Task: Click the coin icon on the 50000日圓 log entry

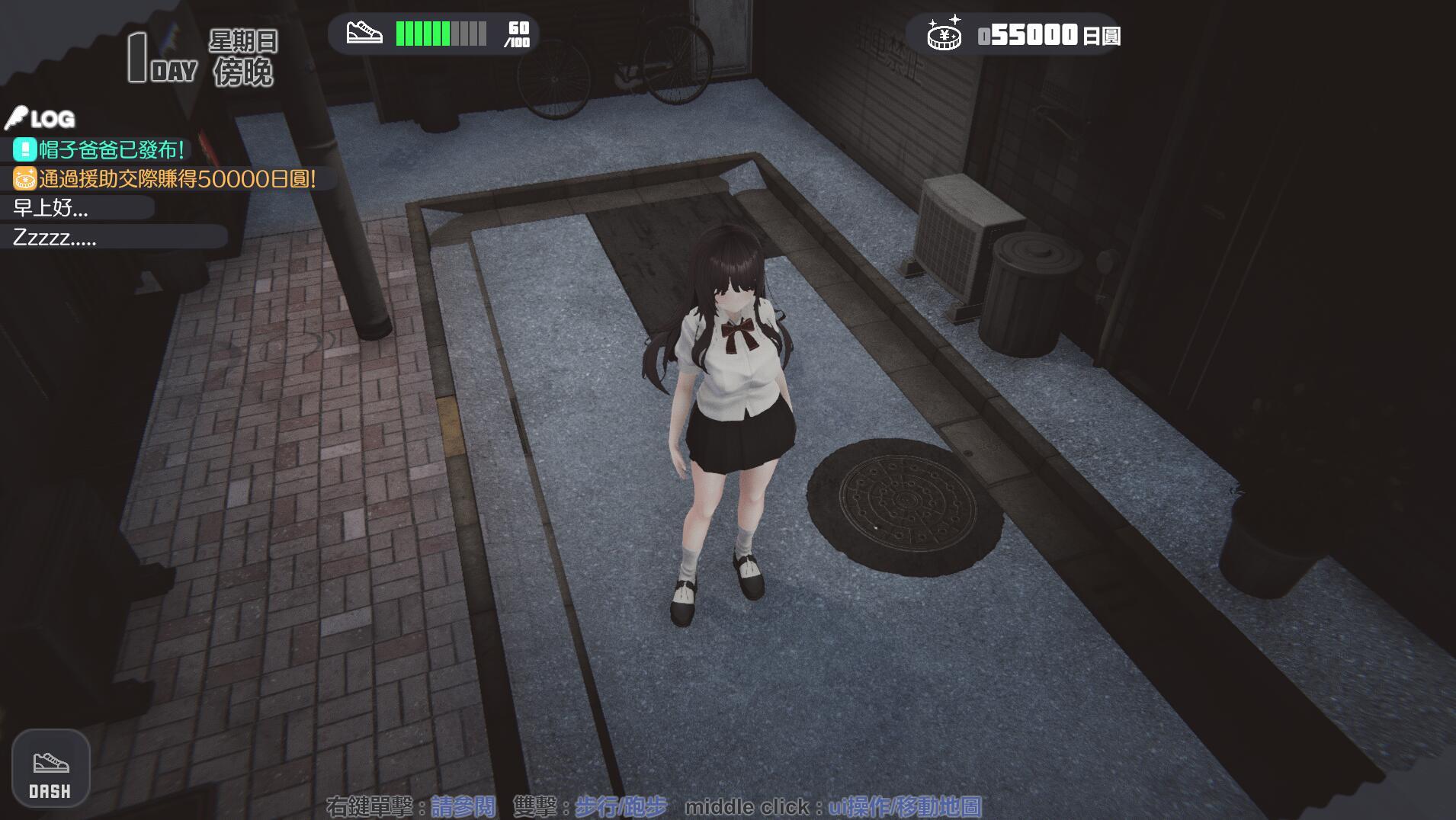Action: (x=25, y=179)
